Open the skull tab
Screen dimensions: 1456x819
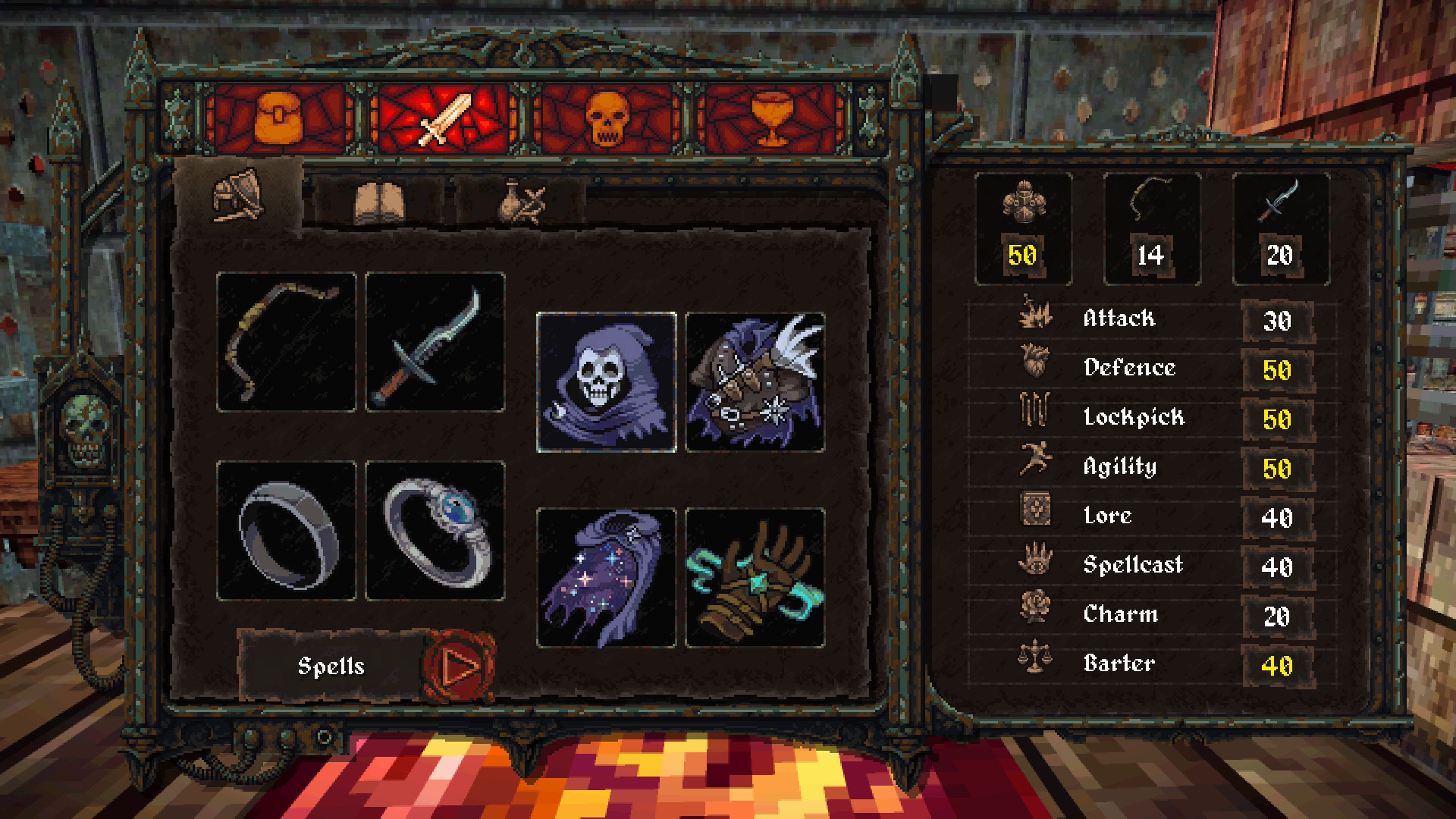(x=607, y=119)
